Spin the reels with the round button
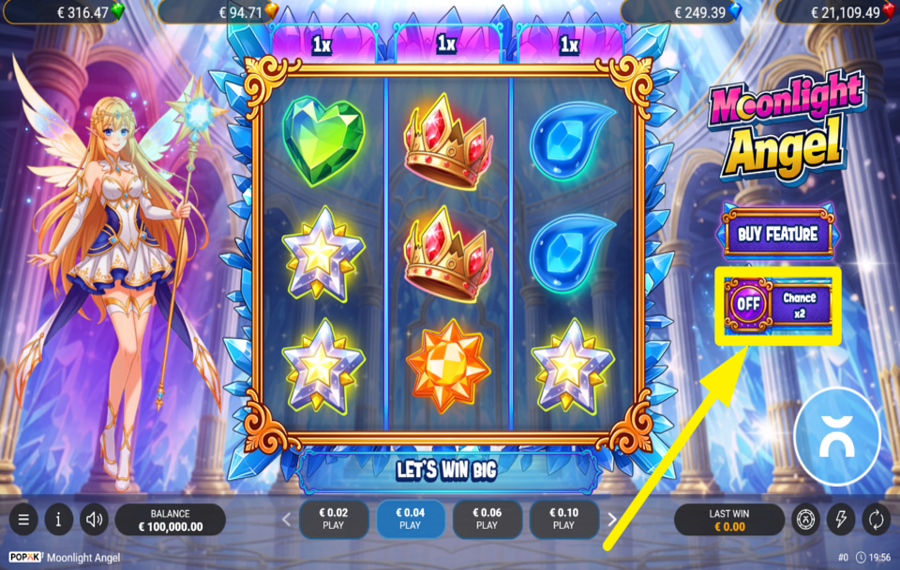 point(837,433)
